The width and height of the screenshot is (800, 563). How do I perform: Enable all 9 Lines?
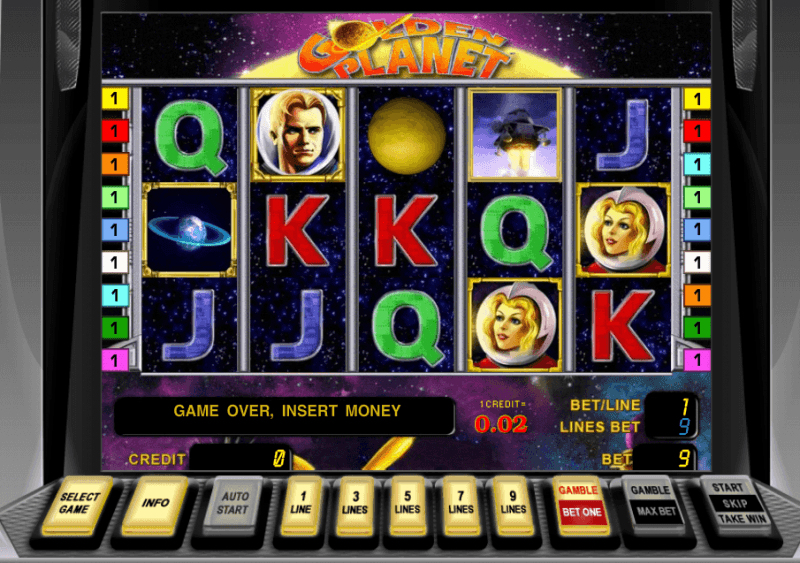[513, 502]
